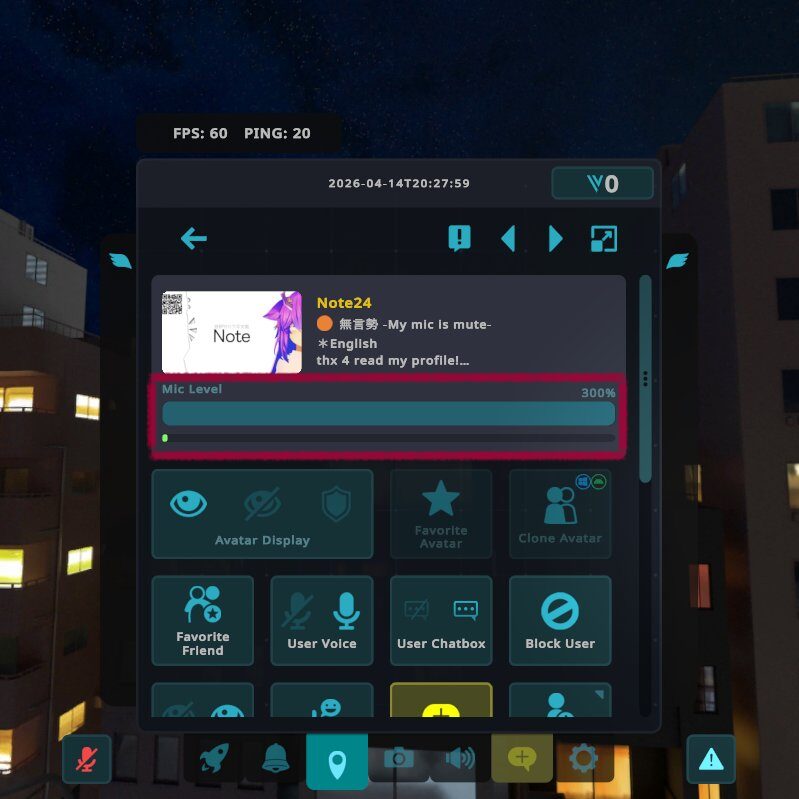
Task: Toggle the red microphone mute button
Action: pyautogui.click(x=87, y=759)
